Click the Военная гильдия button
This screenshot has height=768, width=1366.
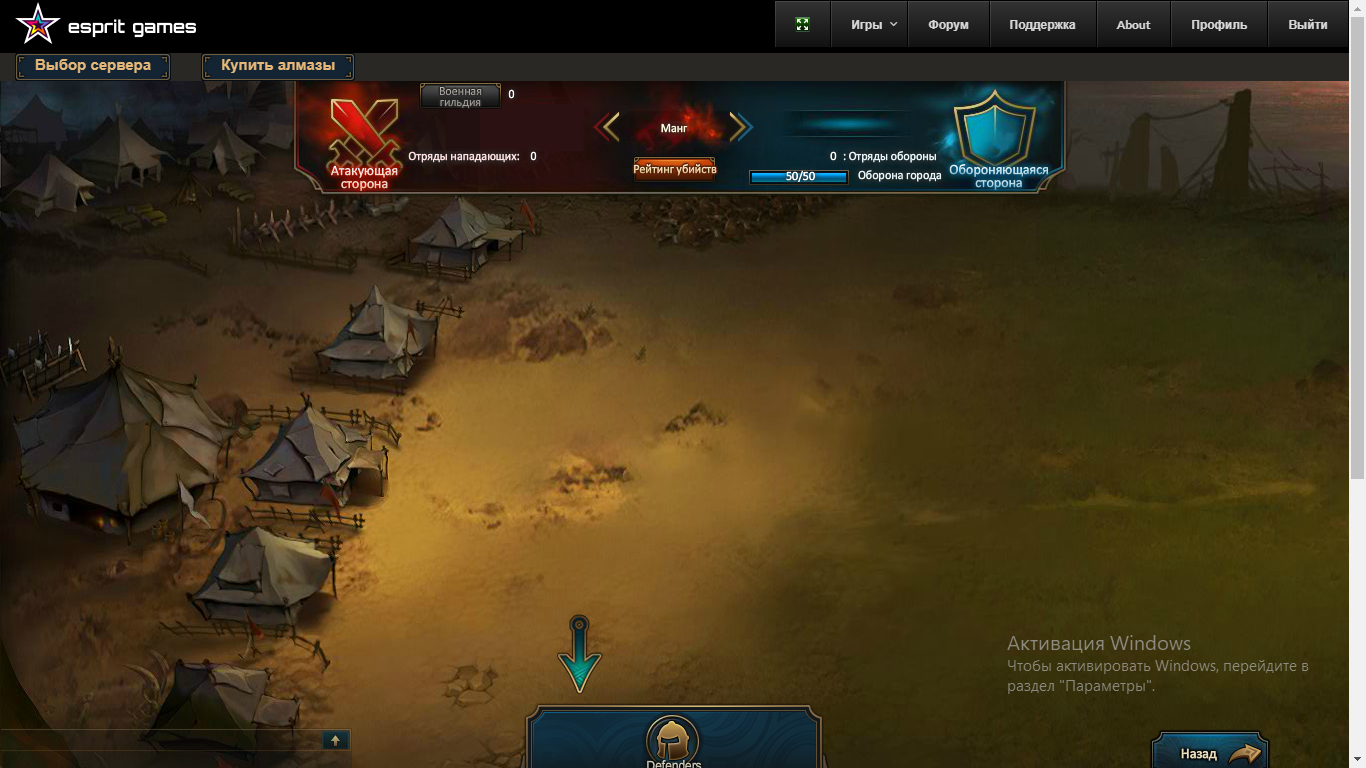coord(460,96)
